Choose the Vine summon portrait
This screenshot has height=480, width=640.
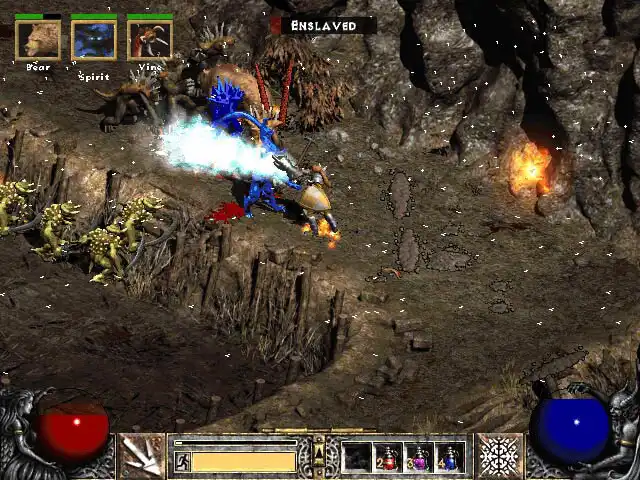[150, 40]
